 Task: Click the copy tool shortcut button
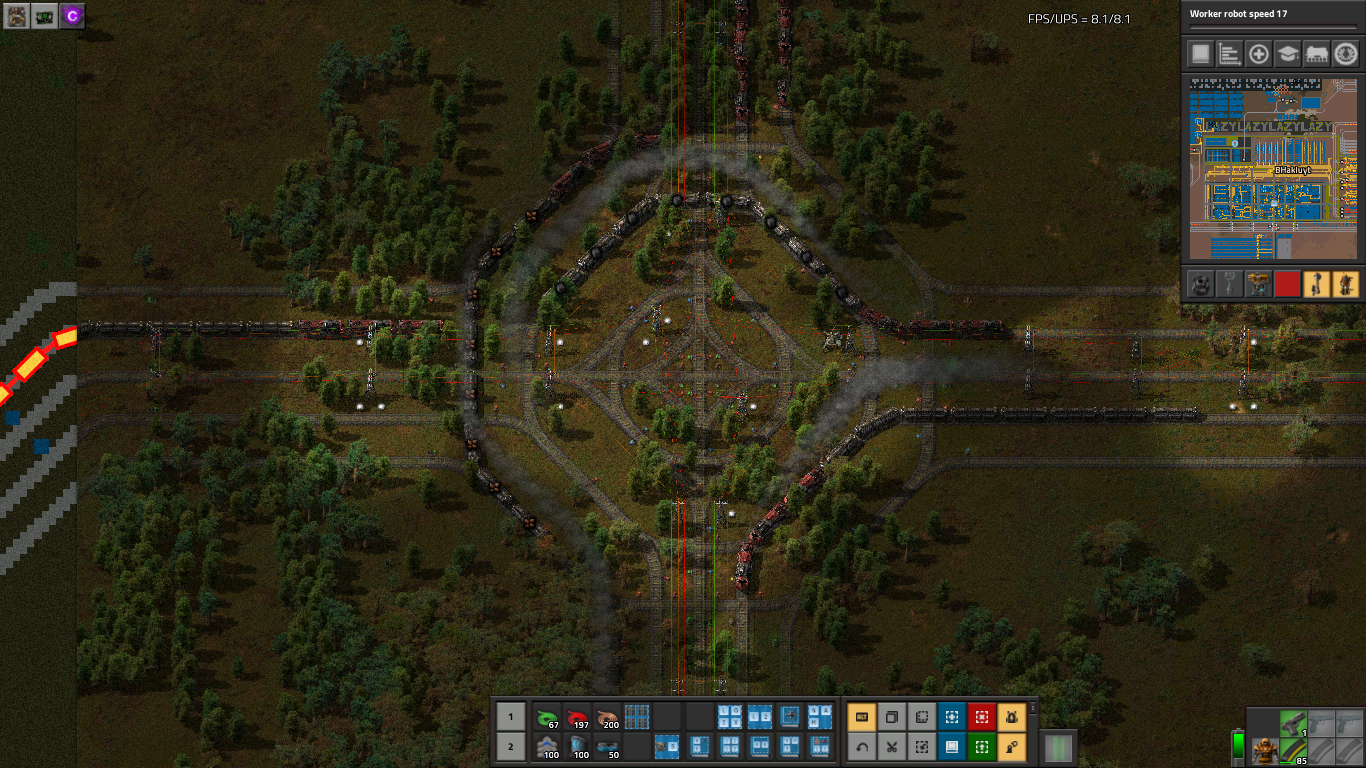[x=891, y=717]
